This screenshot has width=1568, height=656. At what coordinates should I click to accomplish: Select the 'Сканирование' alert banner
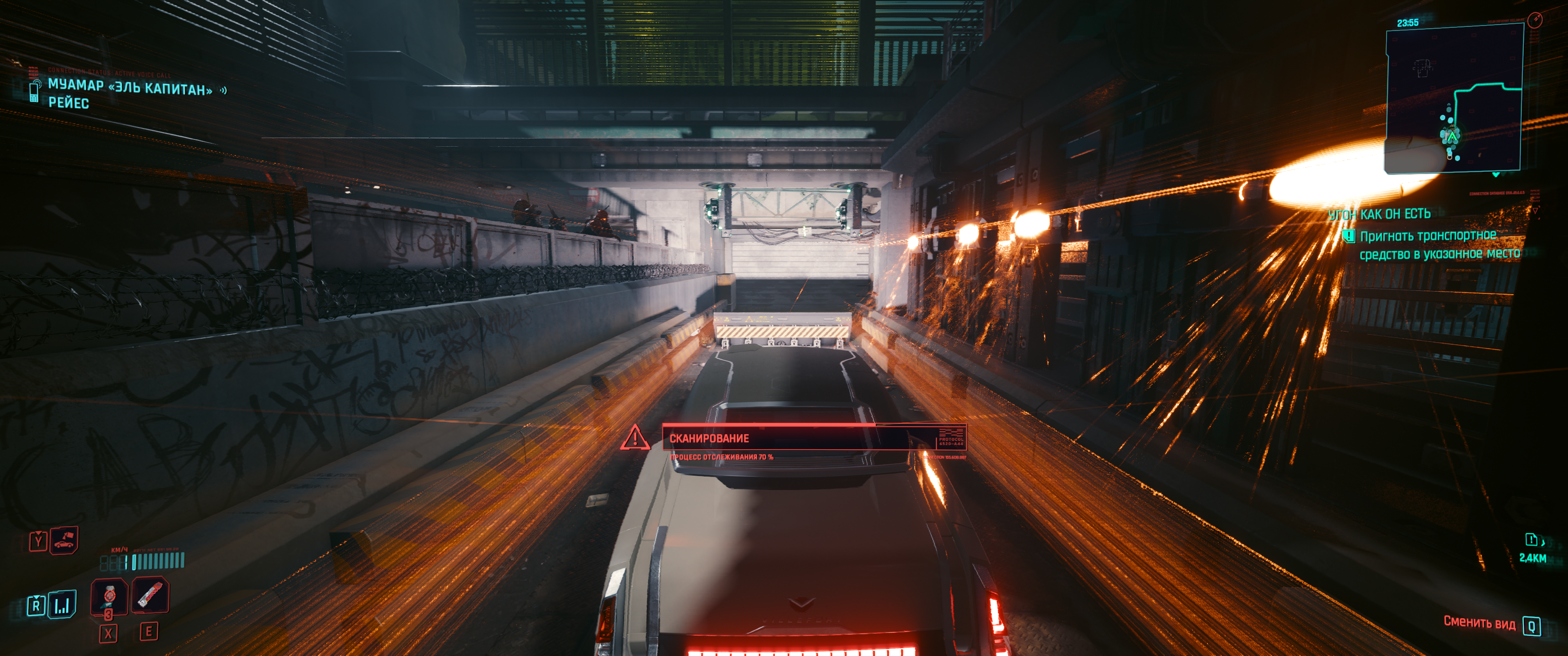[813, 438]
